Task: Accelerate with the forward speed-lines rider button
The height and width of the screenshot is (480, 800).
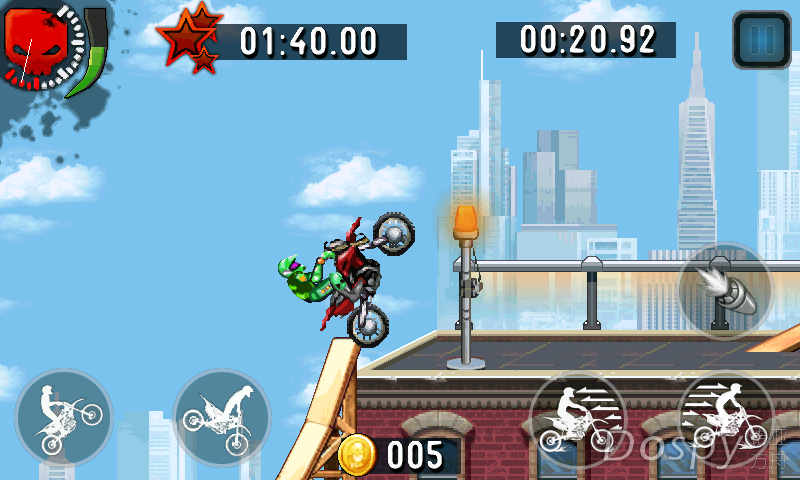Action: pos(725,420)
